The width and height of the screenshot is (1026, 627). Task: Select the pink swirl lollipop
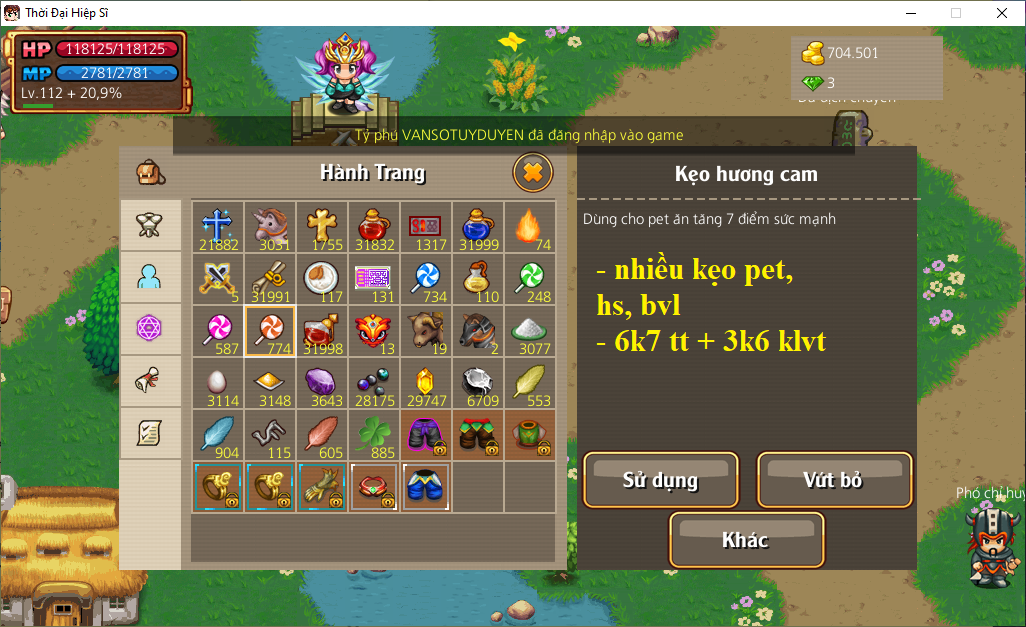[218, 331]
